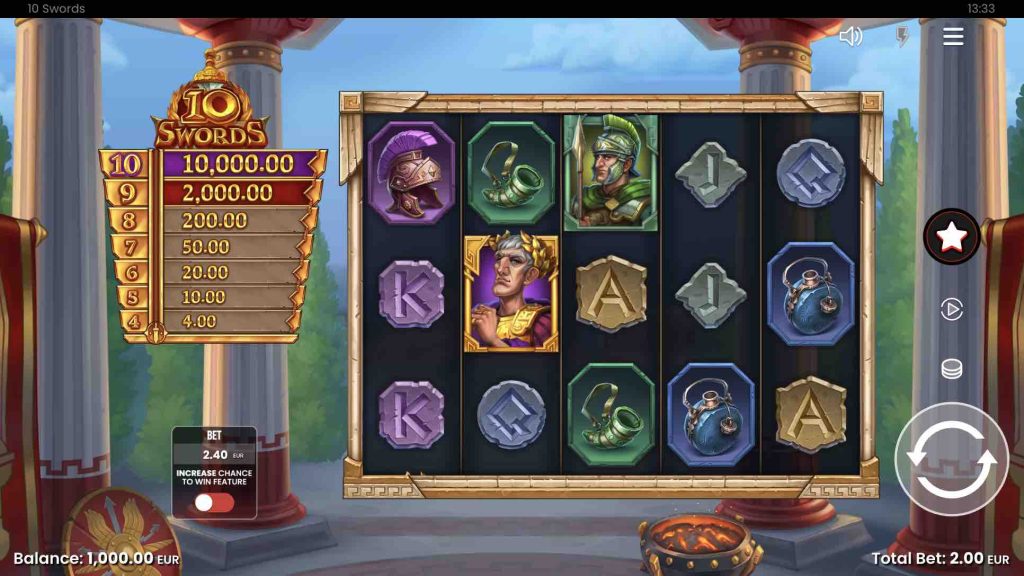Toggle the lightning bolt quick spin
This screenshot has height=576, width=1024.
pyautogui.click(x=901, y=37)
